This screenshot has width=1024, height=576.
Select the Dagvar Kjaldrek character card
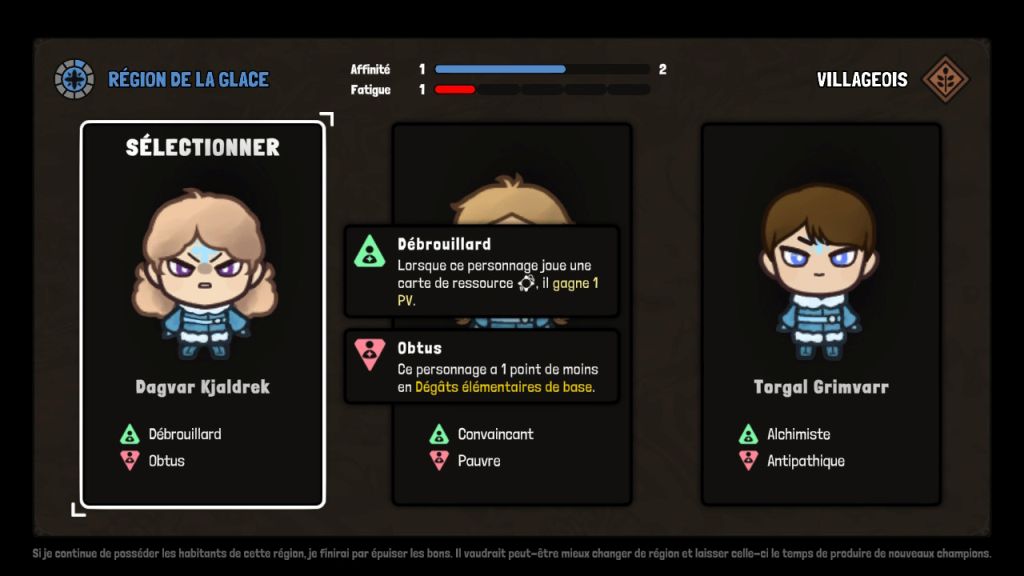click(203, 312)
